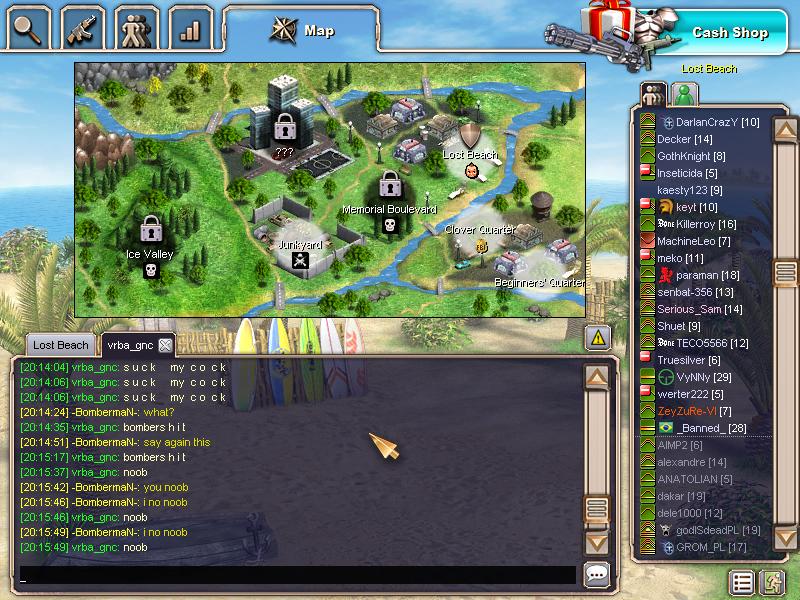Screen dimensions: 800x600
Task: Open the magnifying glass search tab
Action: pos(30,27)
